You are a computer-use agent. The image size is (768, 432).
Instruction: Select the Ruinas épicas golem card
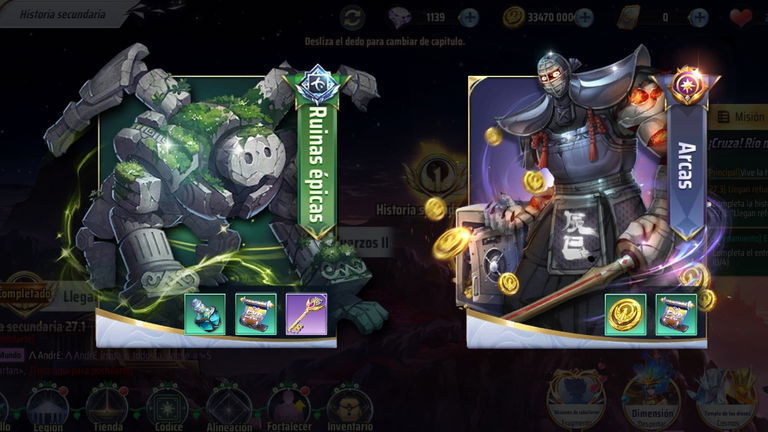pos(200,190)
